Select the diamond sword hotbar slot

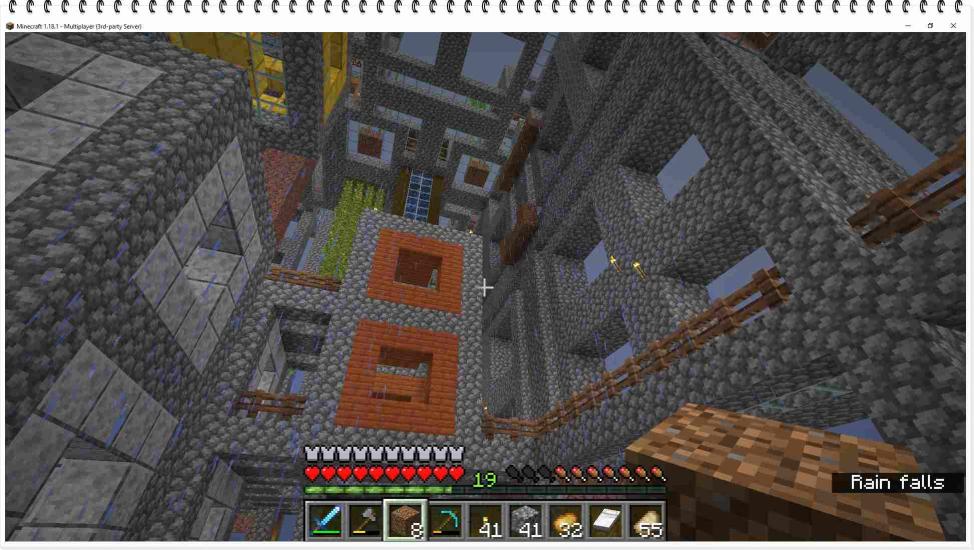(x=325, y=520)
